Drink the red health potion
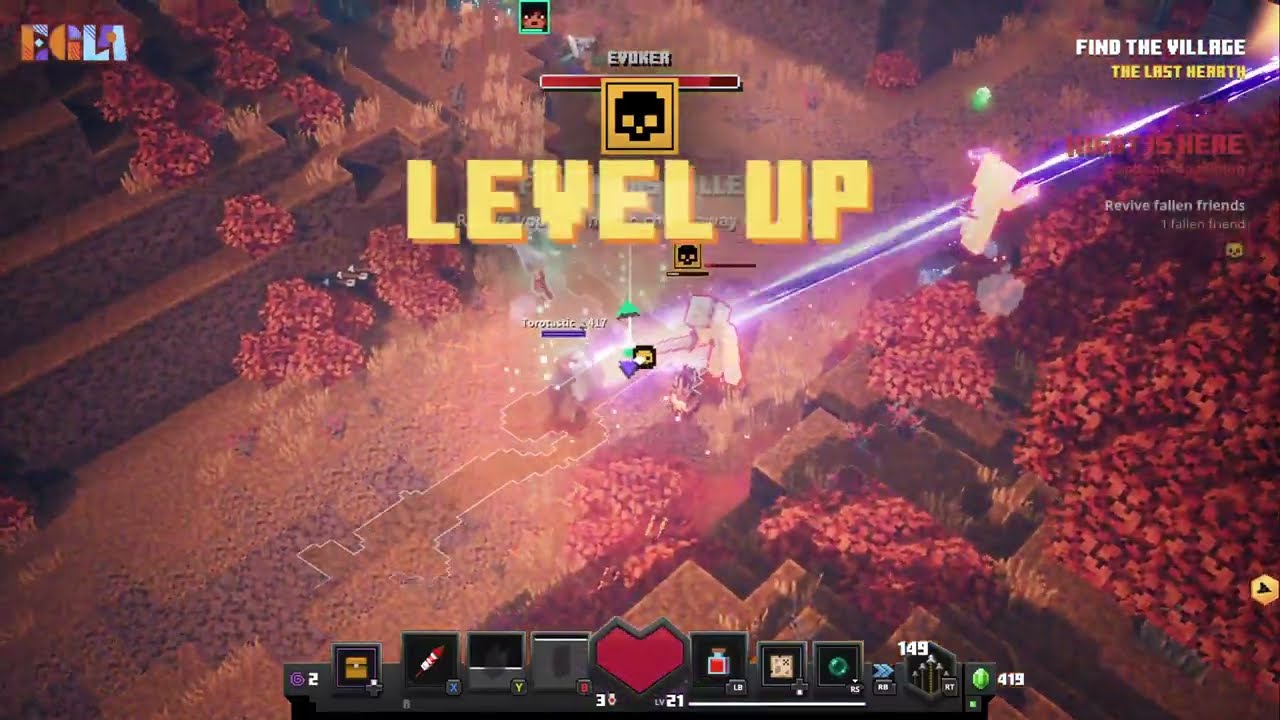Image resolution: width=1280 pixels, height=720 pixels. coord(718,662)
